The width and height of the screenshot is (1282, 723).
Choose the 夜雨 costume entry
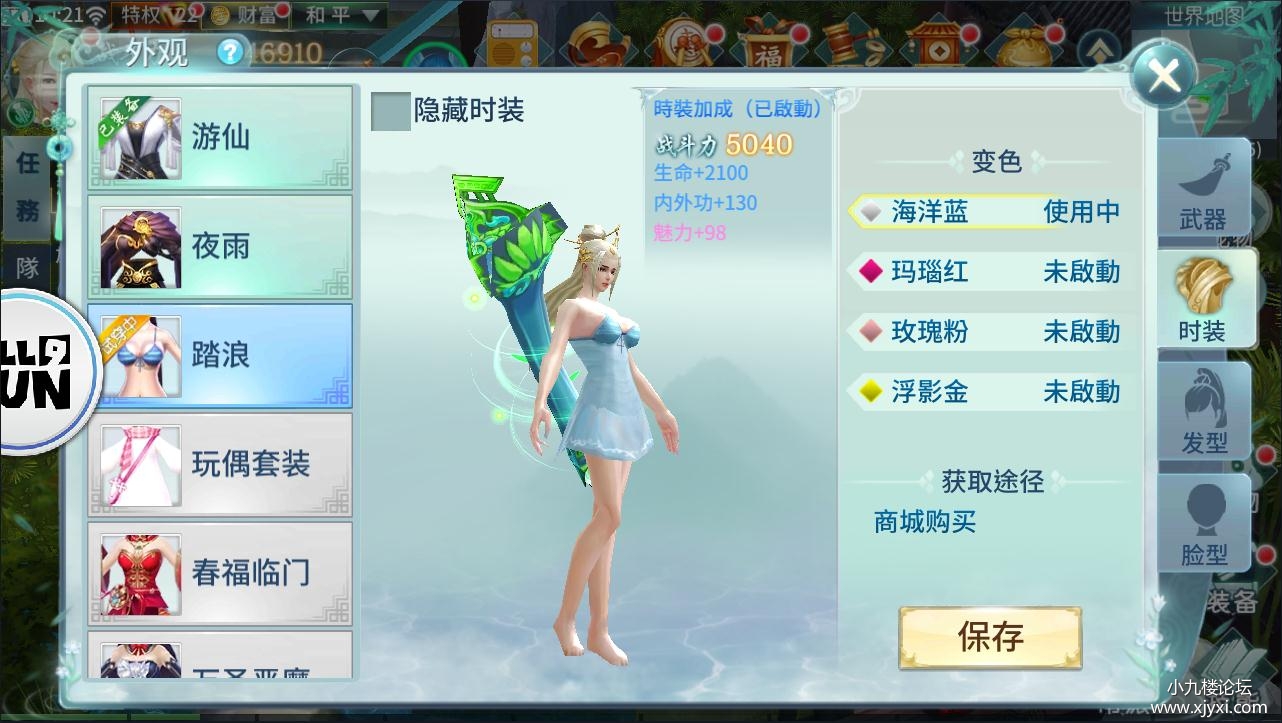click(220, 246)
